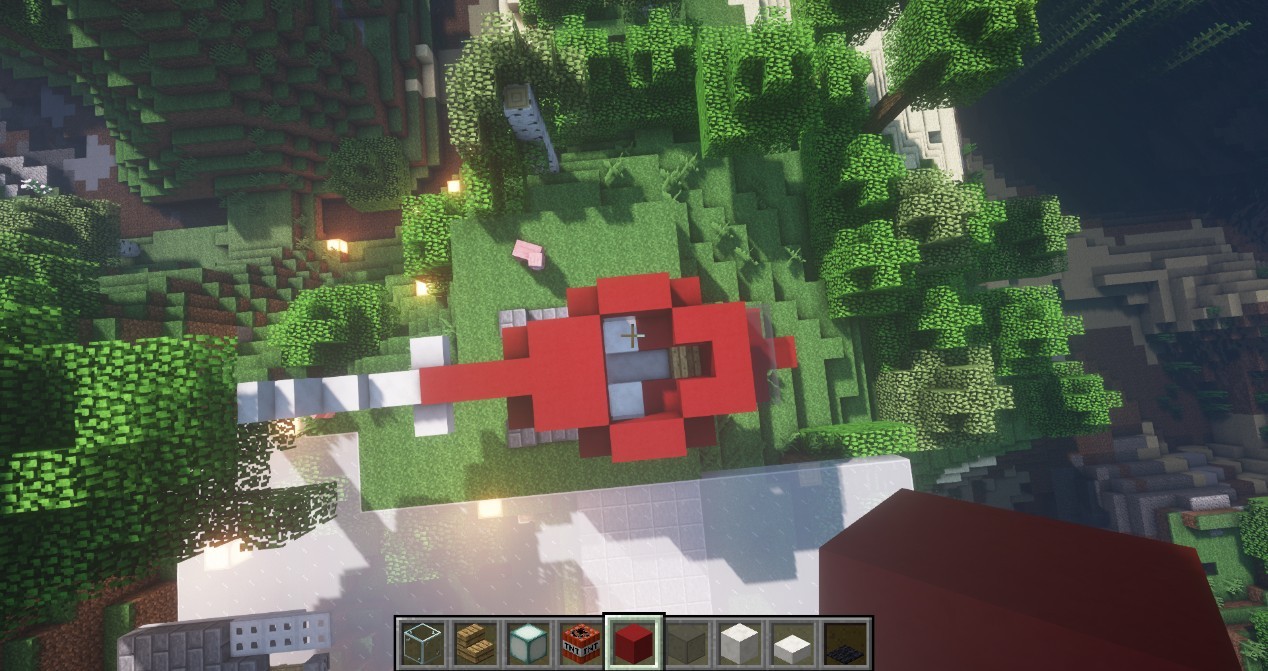Select the flat black carpet slot
Viewport: 1268px width, 671px height.
click(x=844, y=641)
